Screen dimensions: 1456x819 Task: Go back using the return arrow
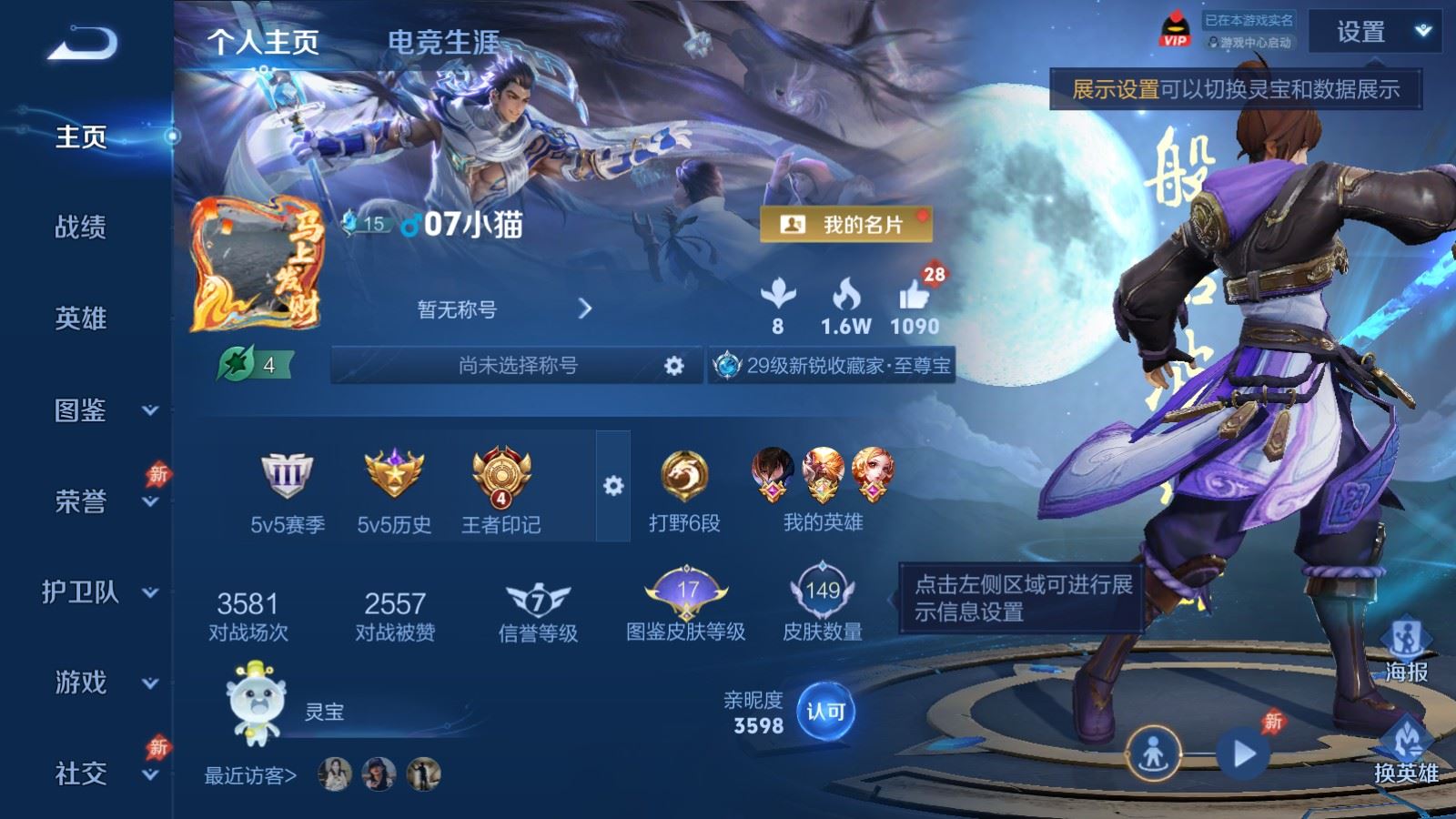pos(82,43)
